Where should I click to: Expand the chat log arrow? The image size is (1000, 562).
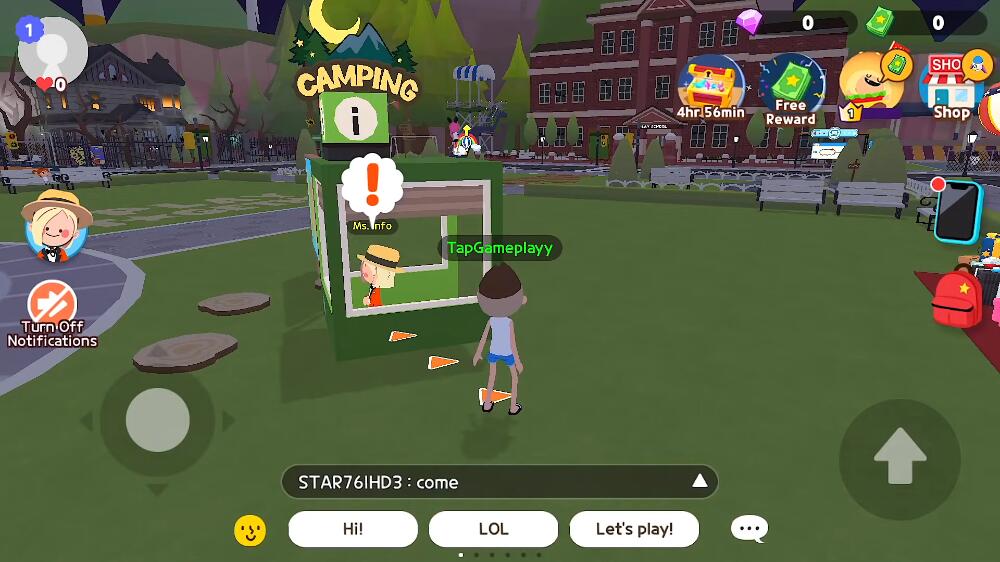700,481
